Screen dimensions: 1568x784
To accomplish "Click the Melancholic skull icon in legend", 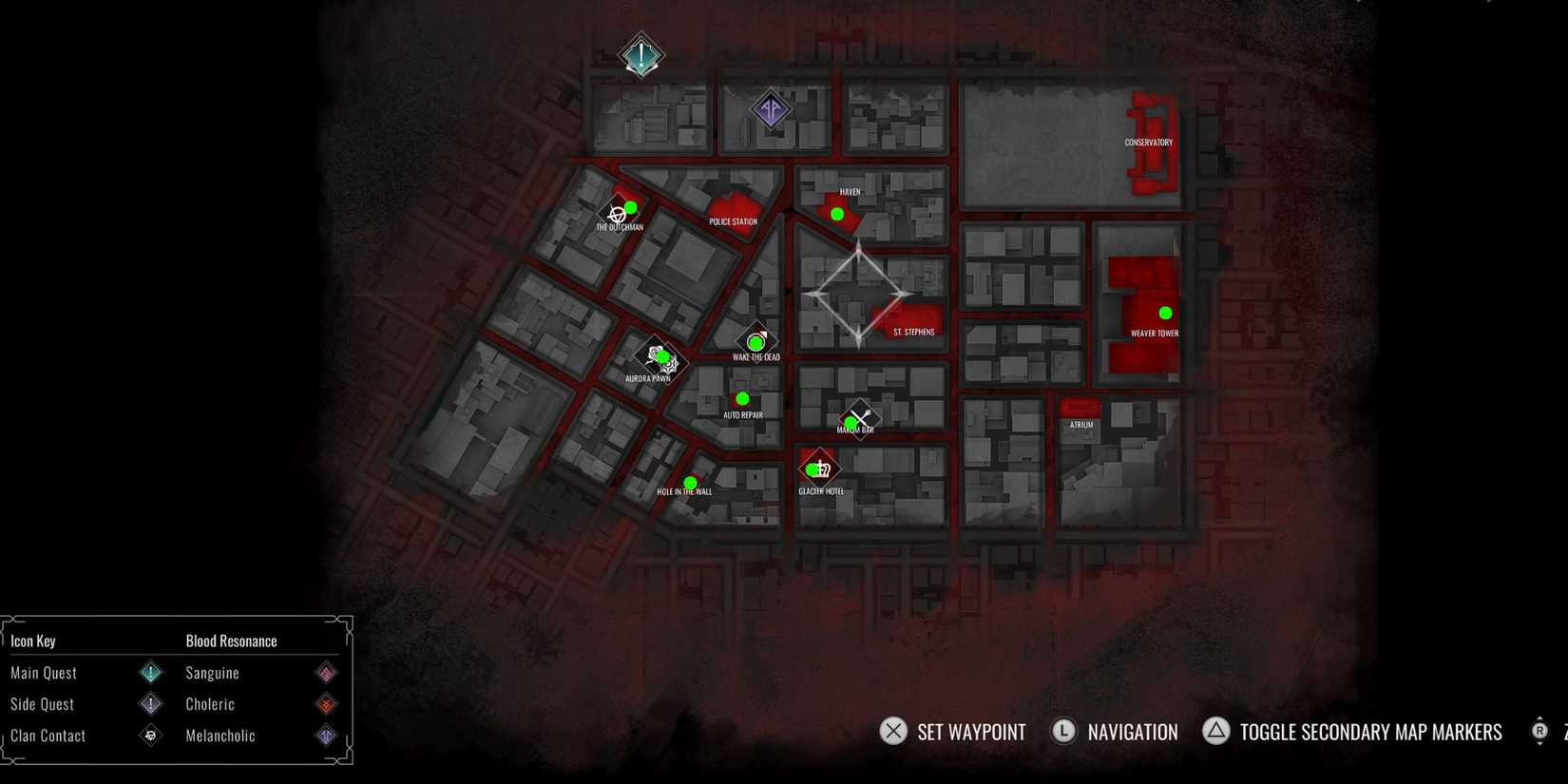I will coord(150,735).
